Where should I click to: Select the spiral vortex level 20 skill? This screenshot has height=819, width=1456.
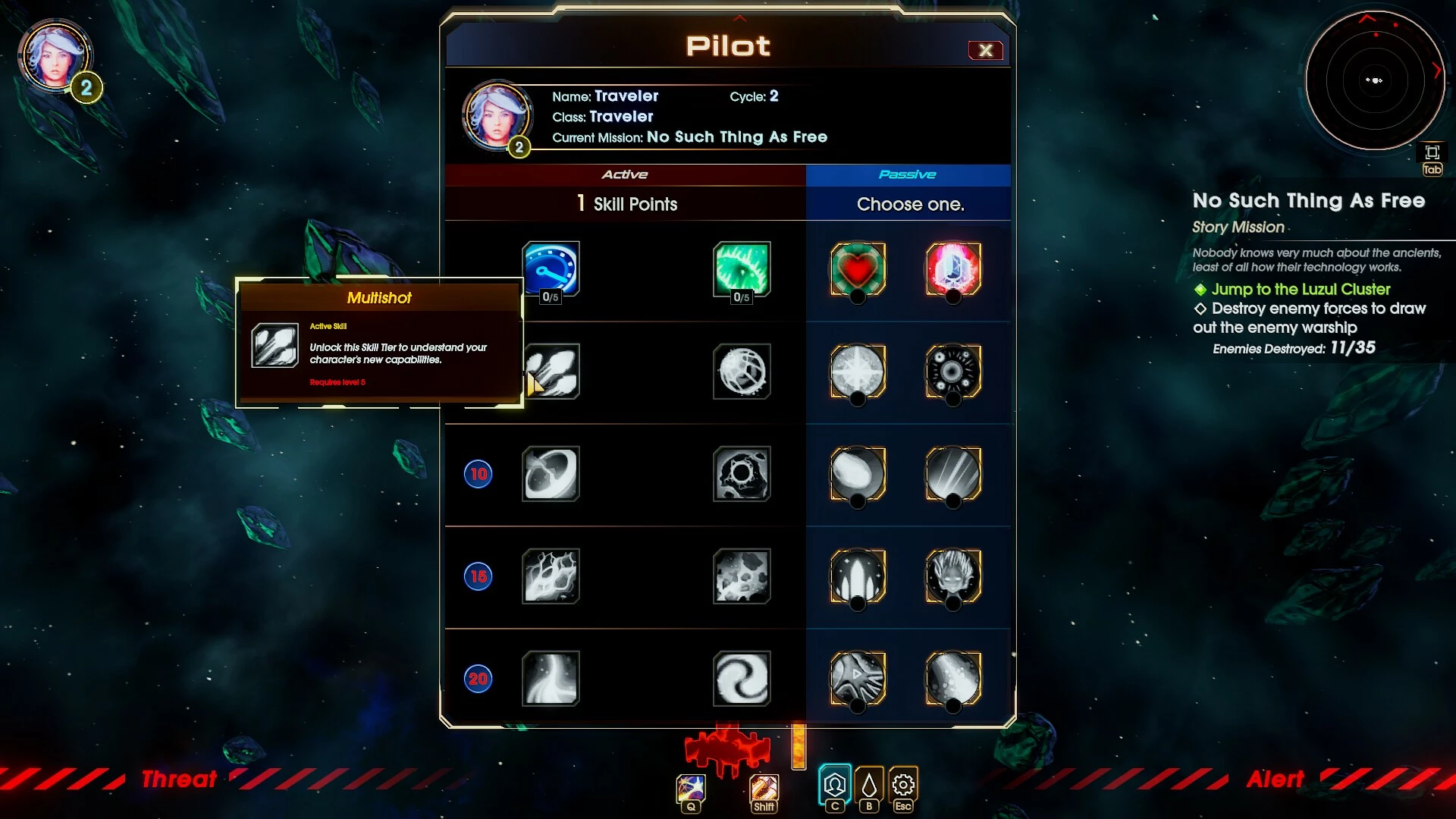(x=742, y=679)
